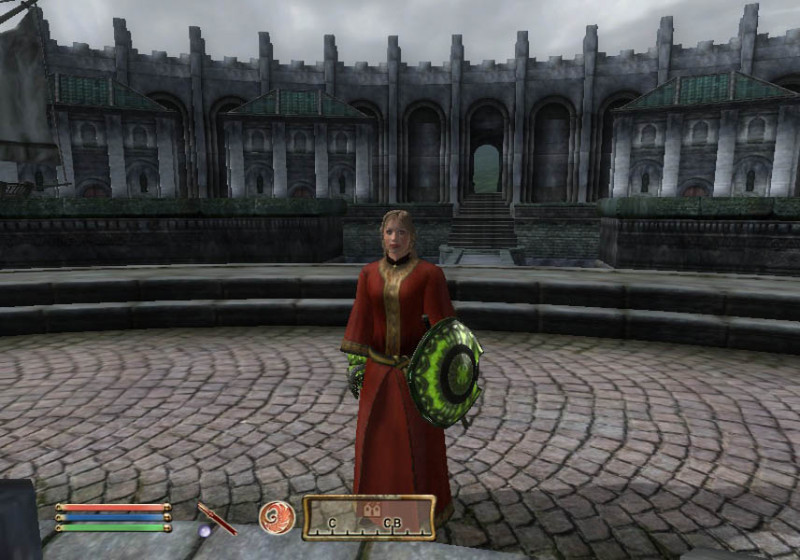
Task: Click the equipped weapon icon
Action: (216, 518)
